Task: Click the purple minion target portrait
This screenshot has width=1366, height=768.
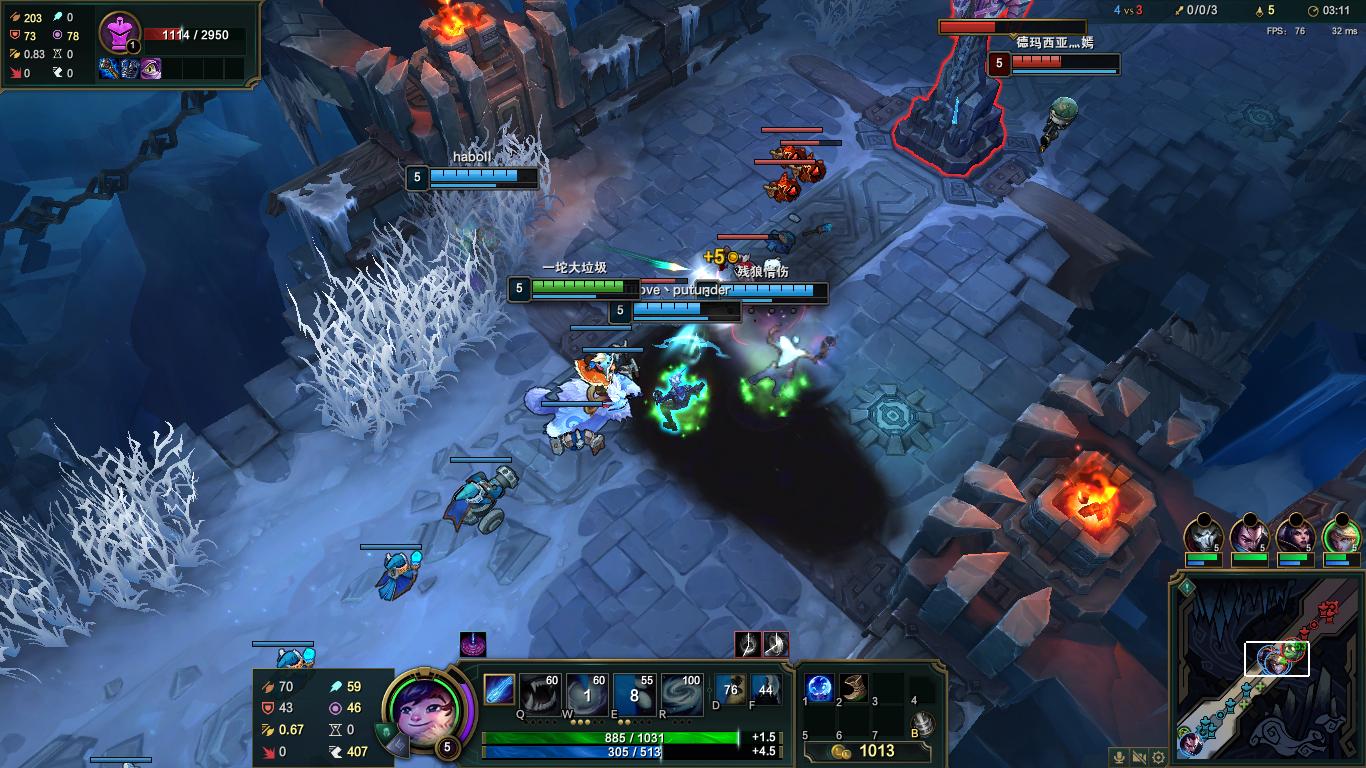Action: 121,36
